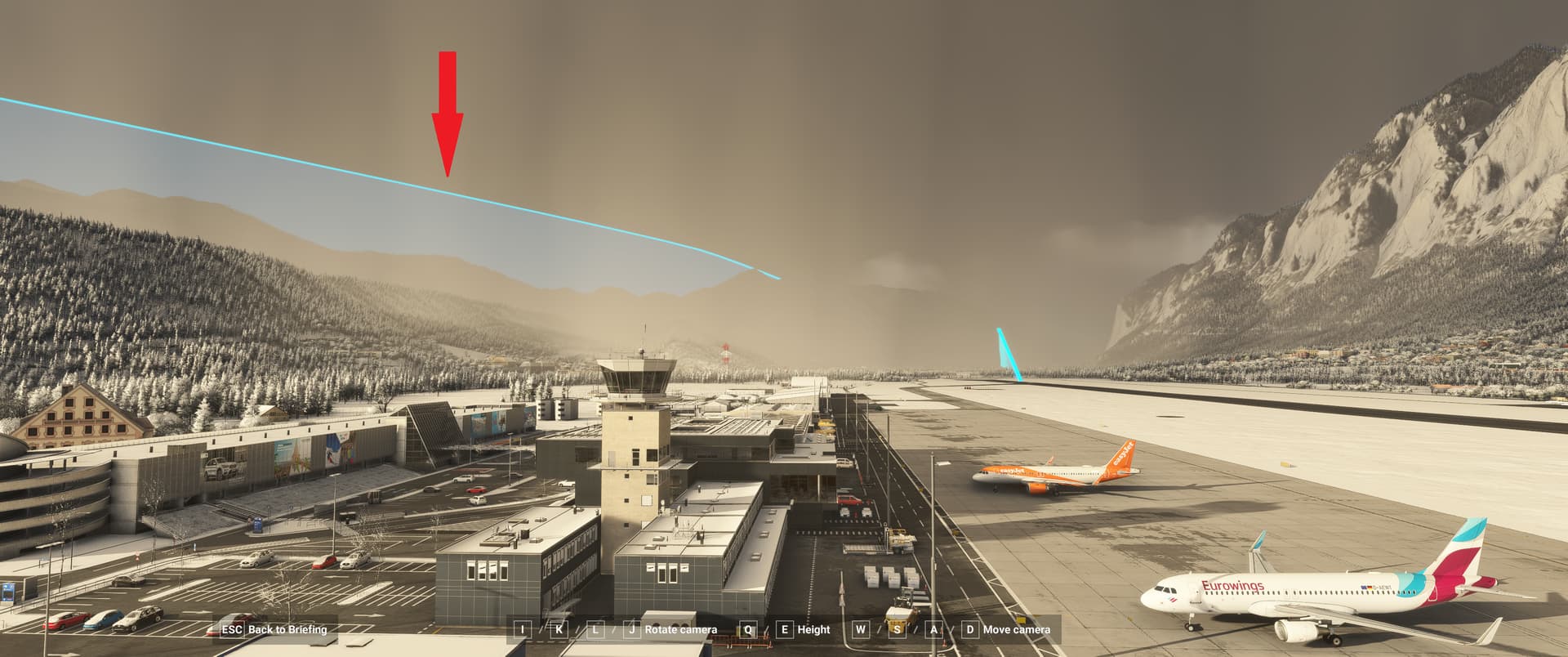
Task: Click the E key icon for height adjustment
Action: pos(783,630)
